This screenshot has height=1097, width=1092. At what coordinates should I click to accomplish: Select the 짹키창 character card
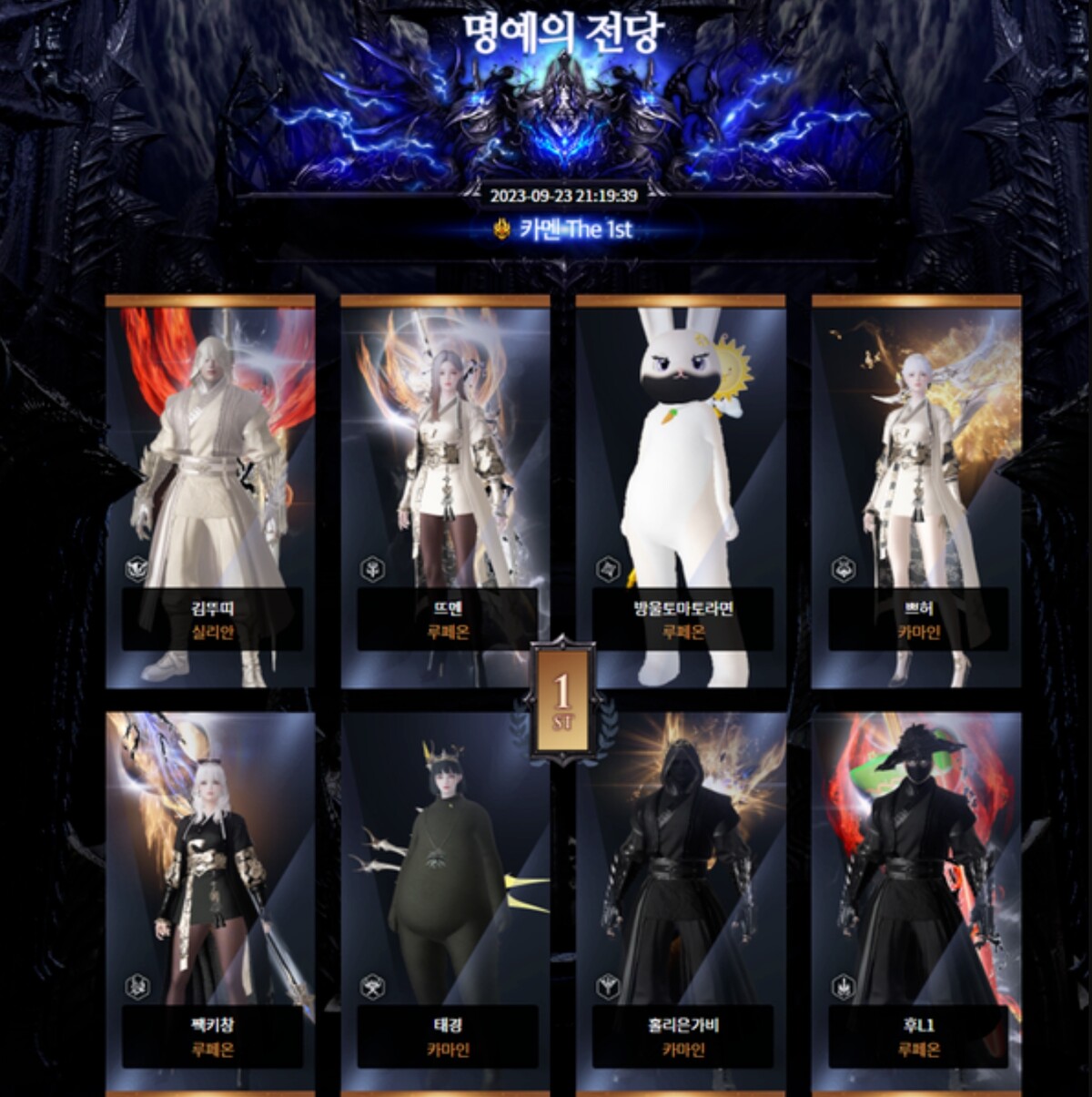coord(211,901)
